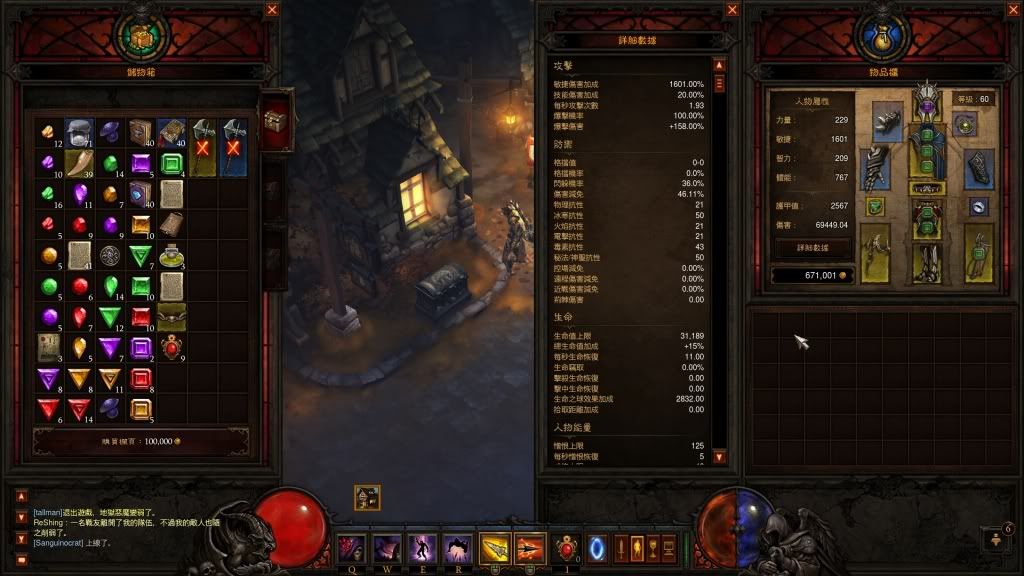Activate the skill bound to Q

click(352, 548)
